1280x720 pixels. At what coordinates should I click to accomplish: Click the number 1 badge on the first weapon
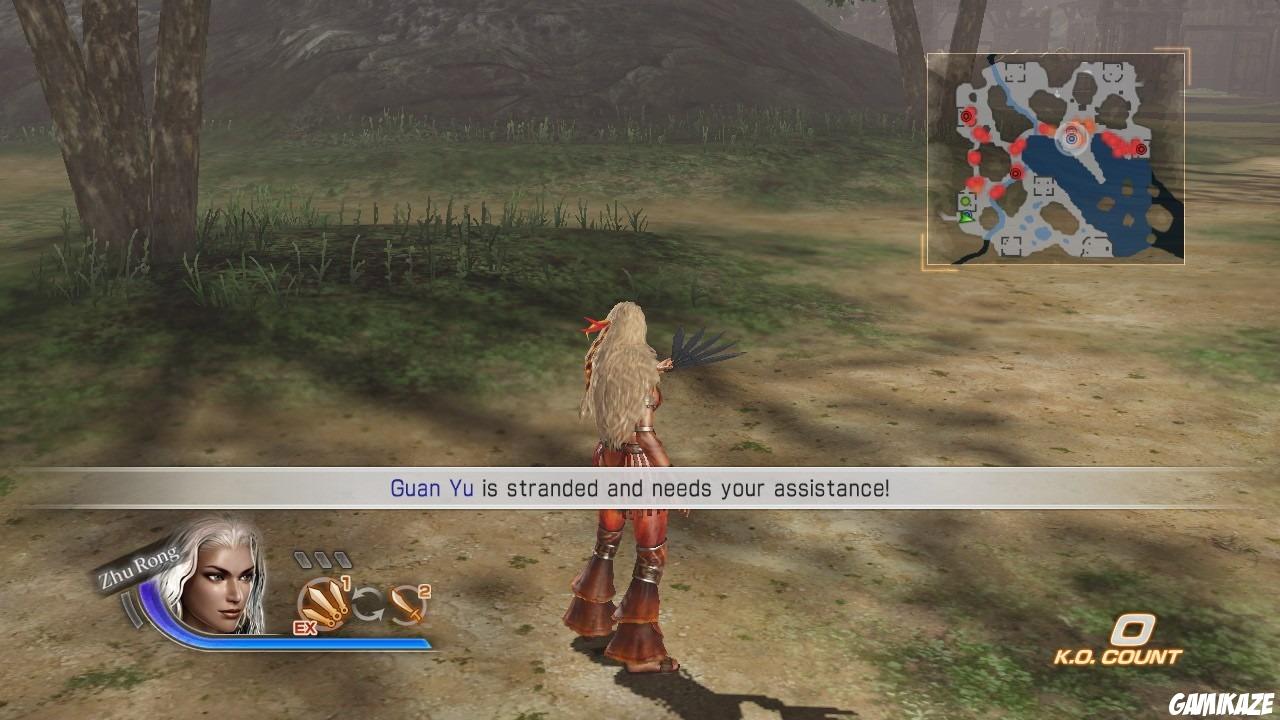(x=346, y=582)
